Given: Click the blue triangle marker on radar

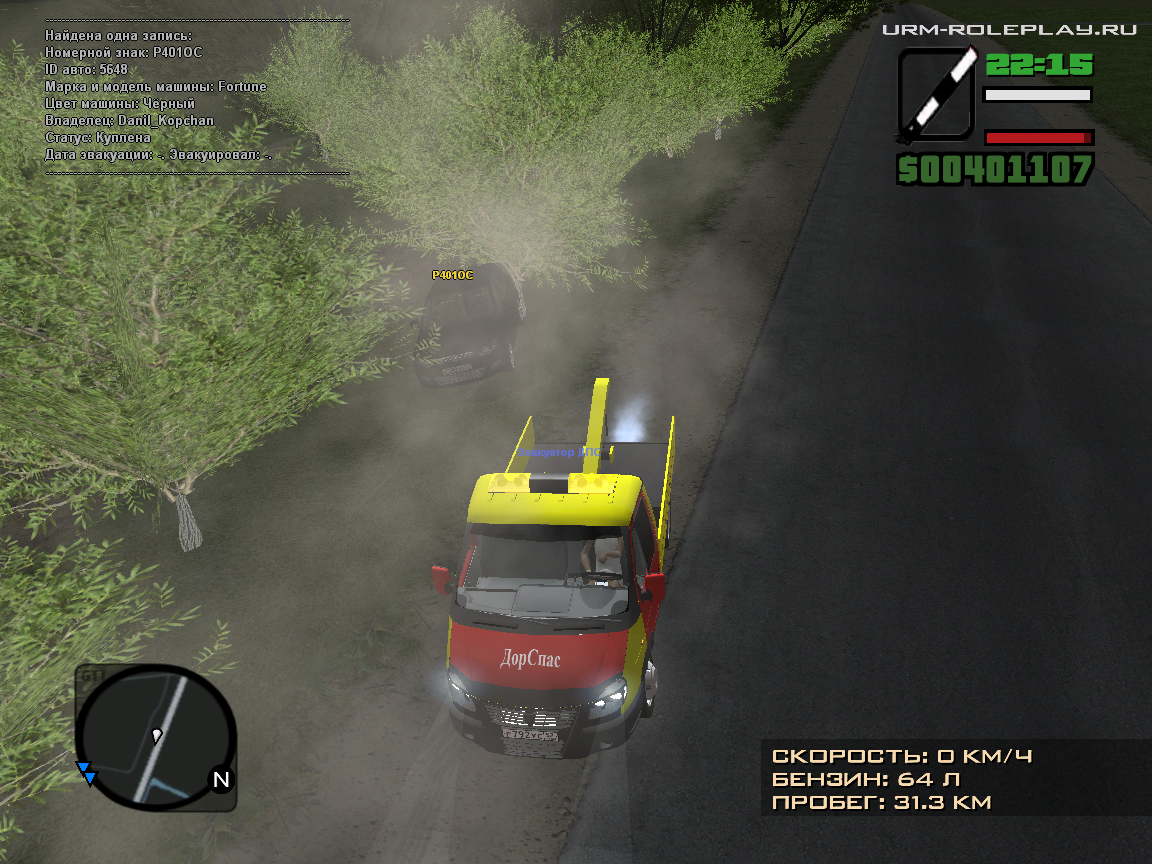Looking at the screenshot, I should 88,774.
